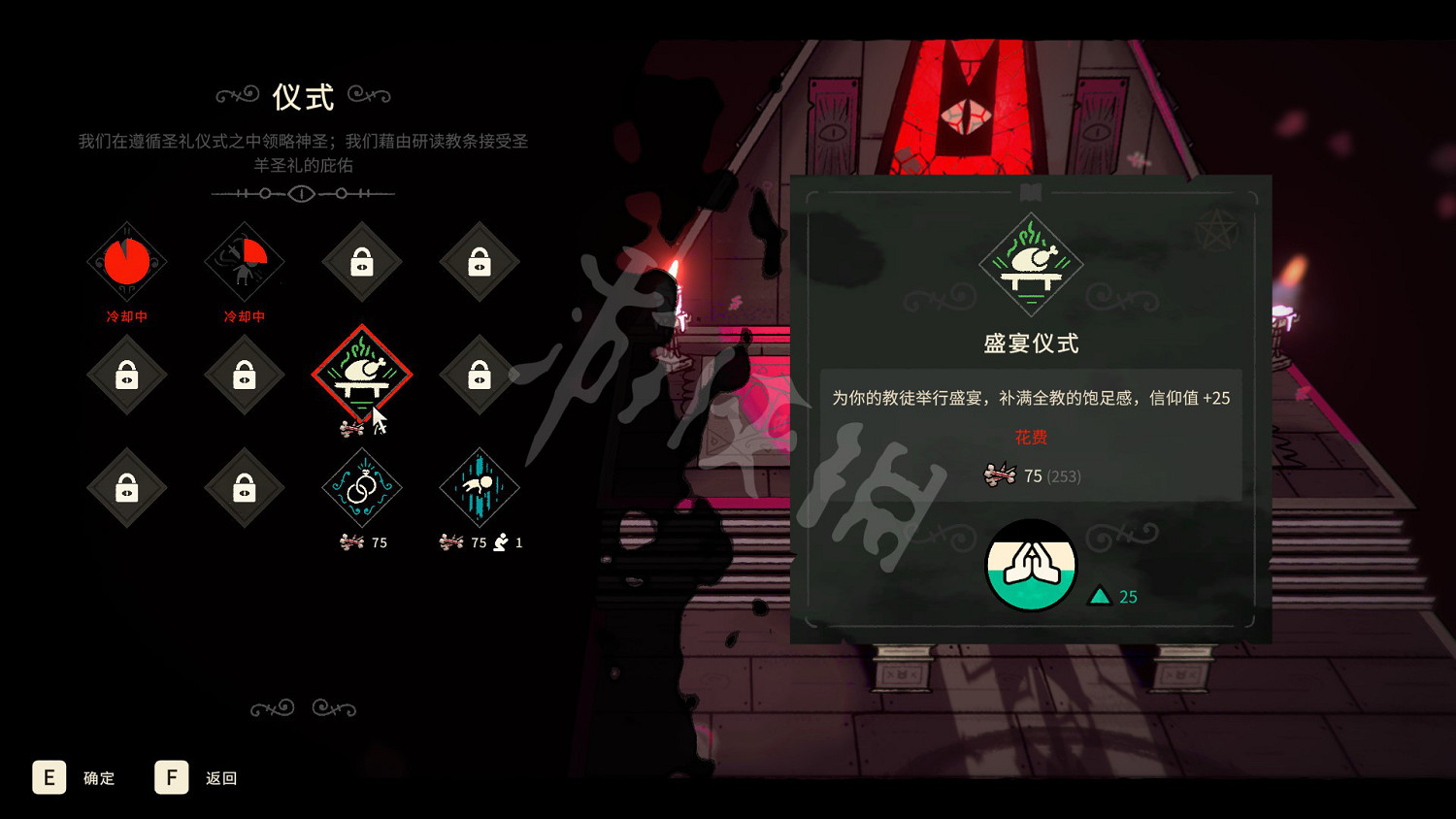Viewport: 1456px width, 819px height.
Task: Click the padlocked ritual in the bottom-left corner
Action: click(x=126, y=490)
